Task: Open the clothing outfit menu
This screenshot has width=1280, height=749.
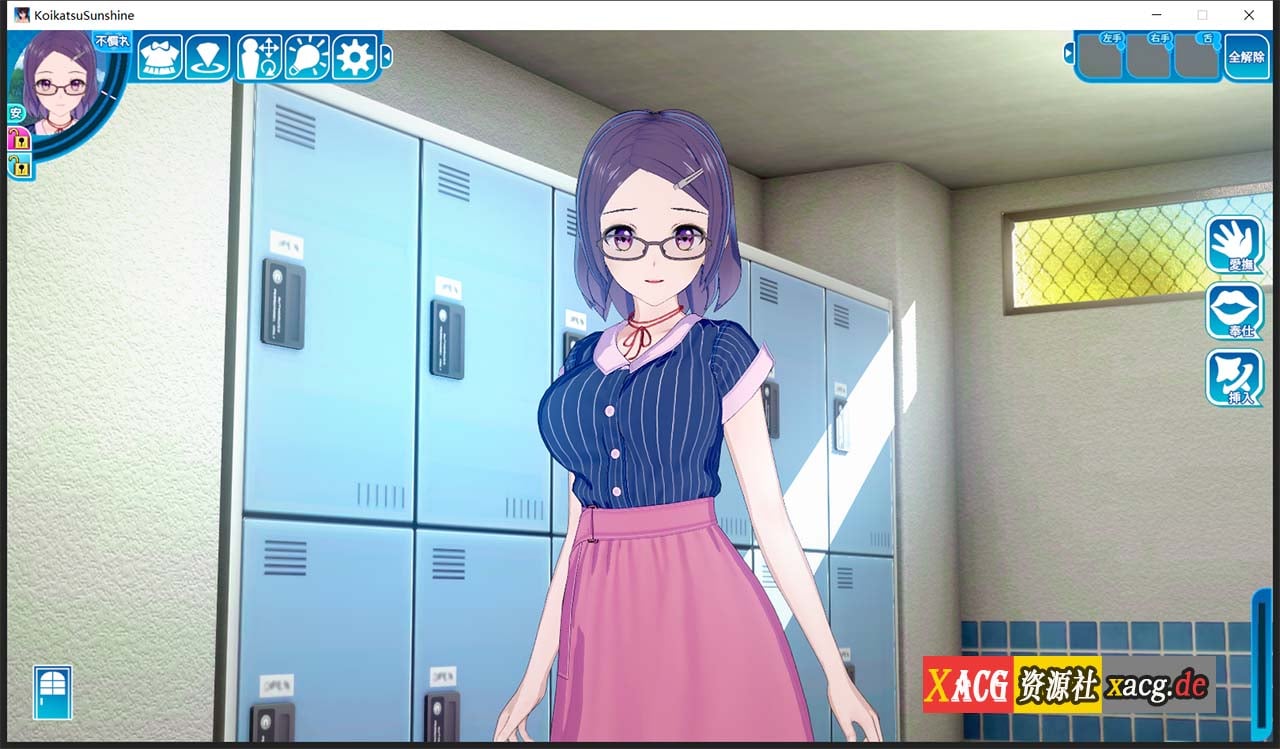Action: click(x=160, y=57)
